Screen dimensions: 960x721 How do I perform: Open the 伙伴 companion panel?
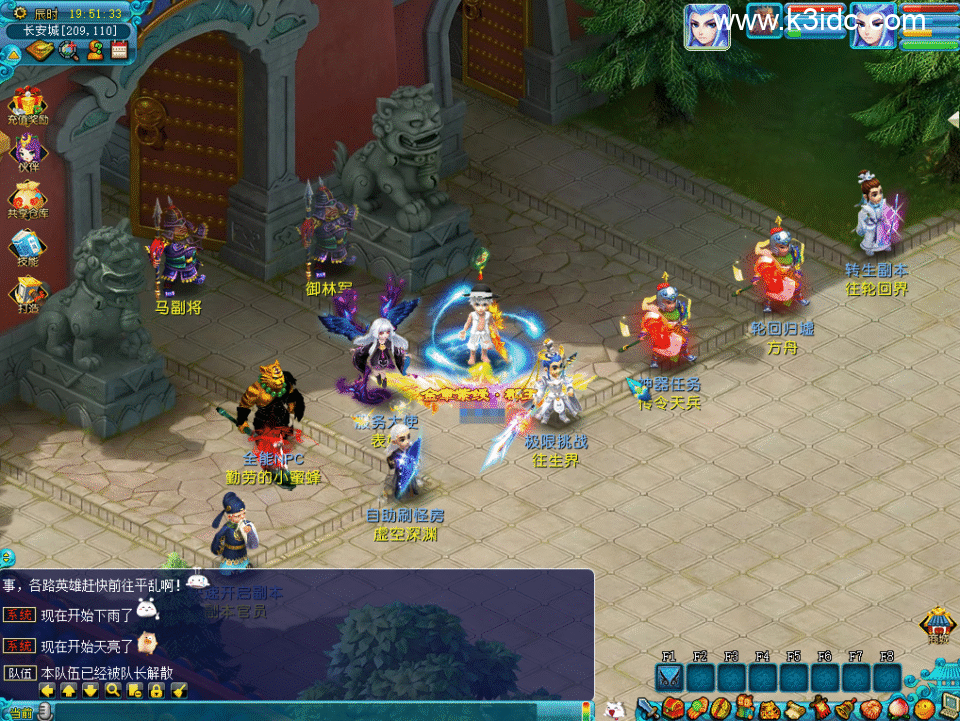pos(26,150)
